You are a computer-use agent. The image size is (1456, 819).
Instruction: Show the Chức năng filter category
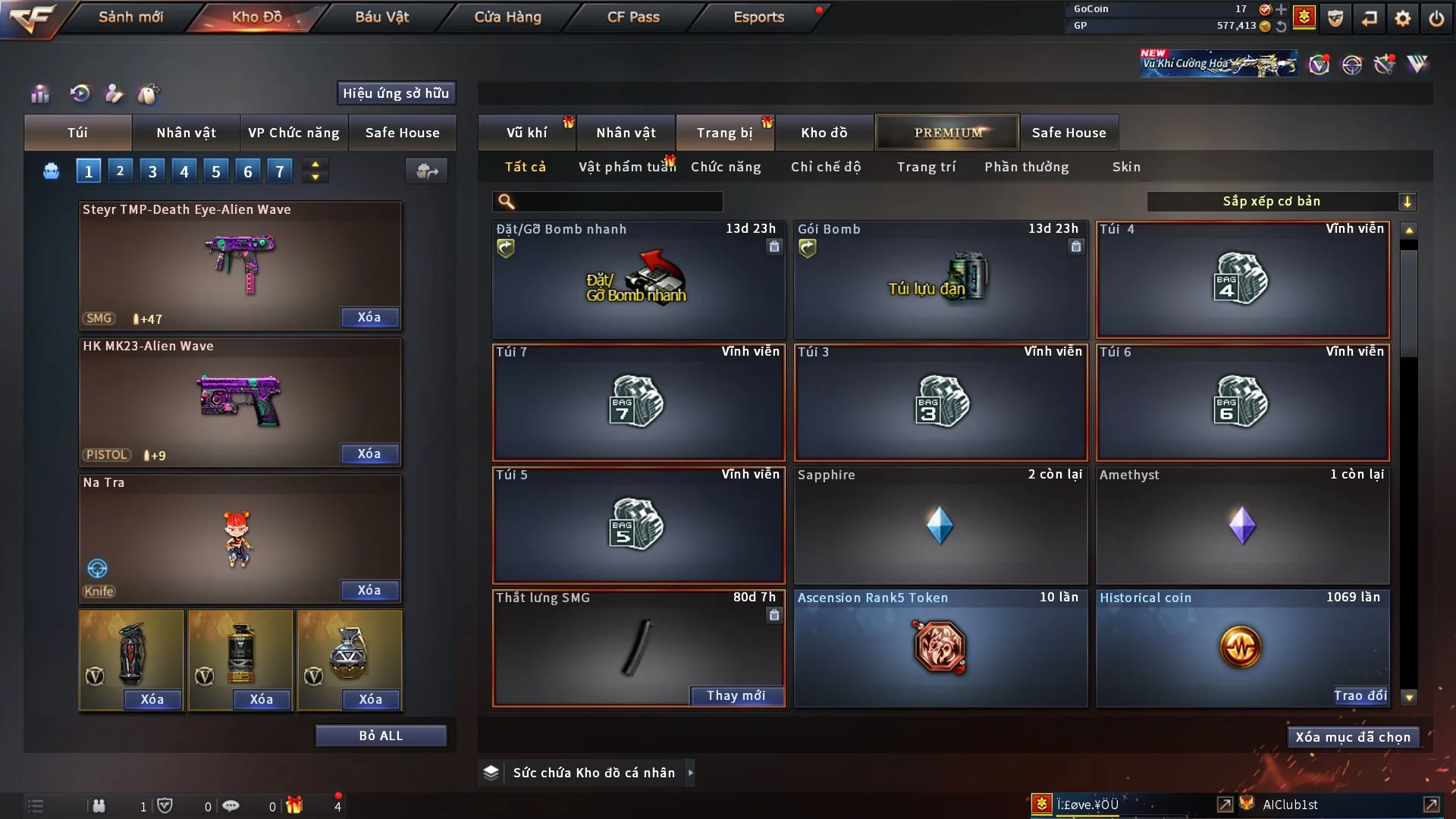click(x=726, y=167)
